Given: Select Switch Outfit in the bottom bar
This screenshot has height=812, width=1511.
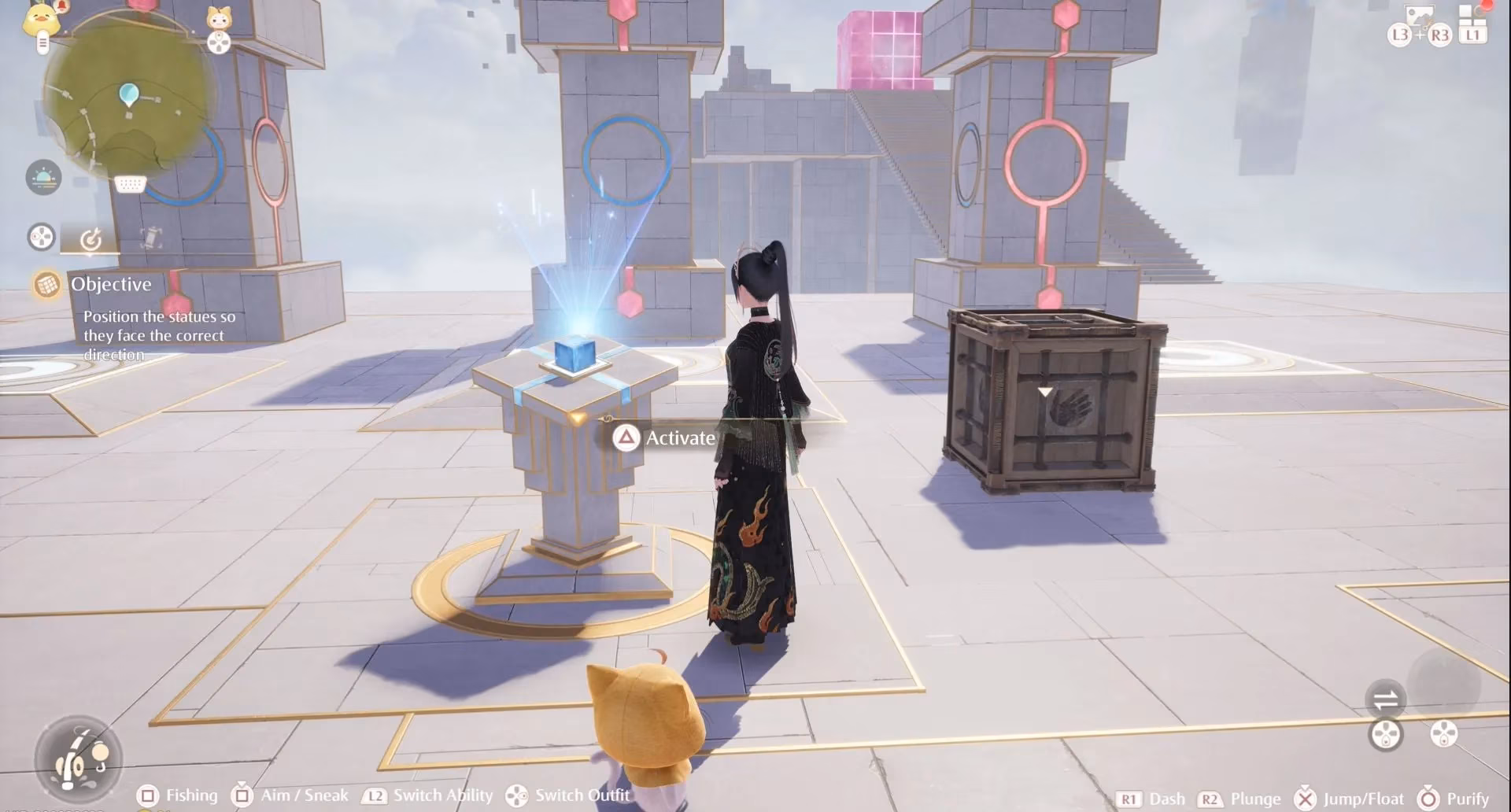Looking at the screenshot, I should click(582, 795).
